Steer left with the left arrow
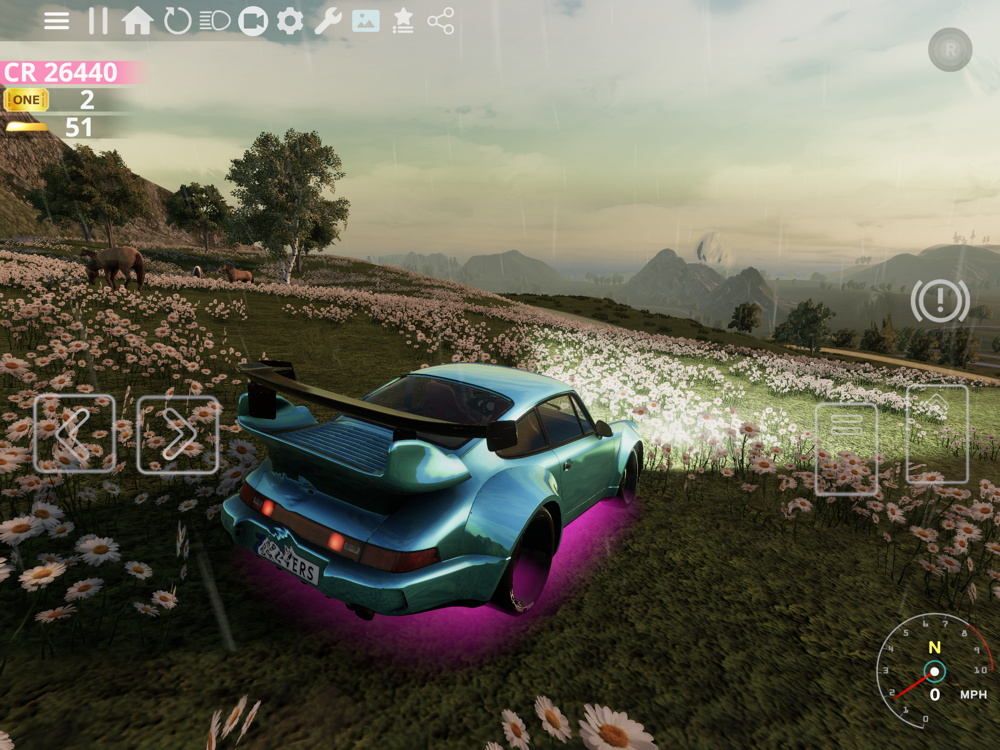This screenshot has height=750, width=1000. [74, 434]
